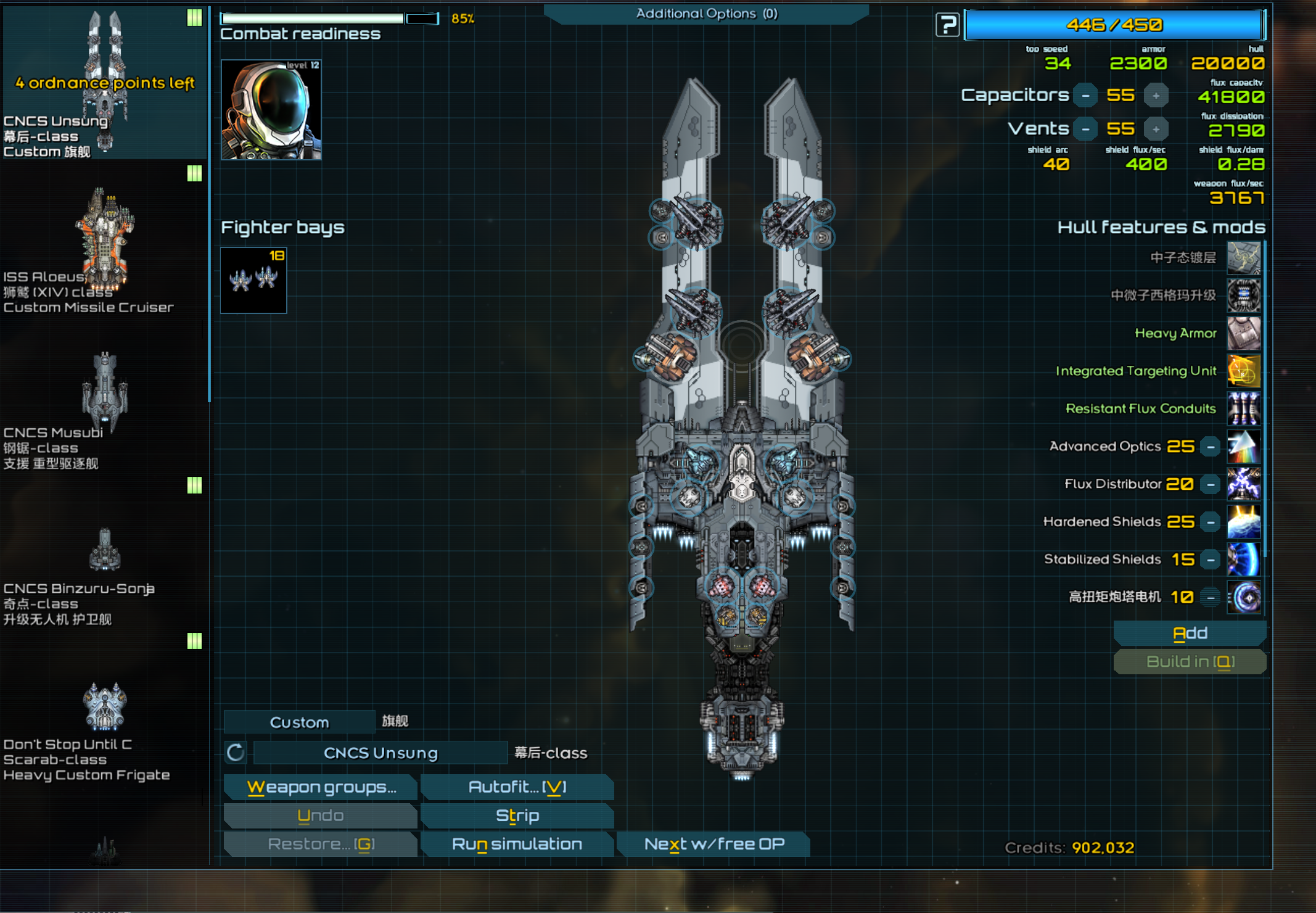Click the officer portrait
Viewport: 1316px width, 913px height.
(x=271, y=110)
